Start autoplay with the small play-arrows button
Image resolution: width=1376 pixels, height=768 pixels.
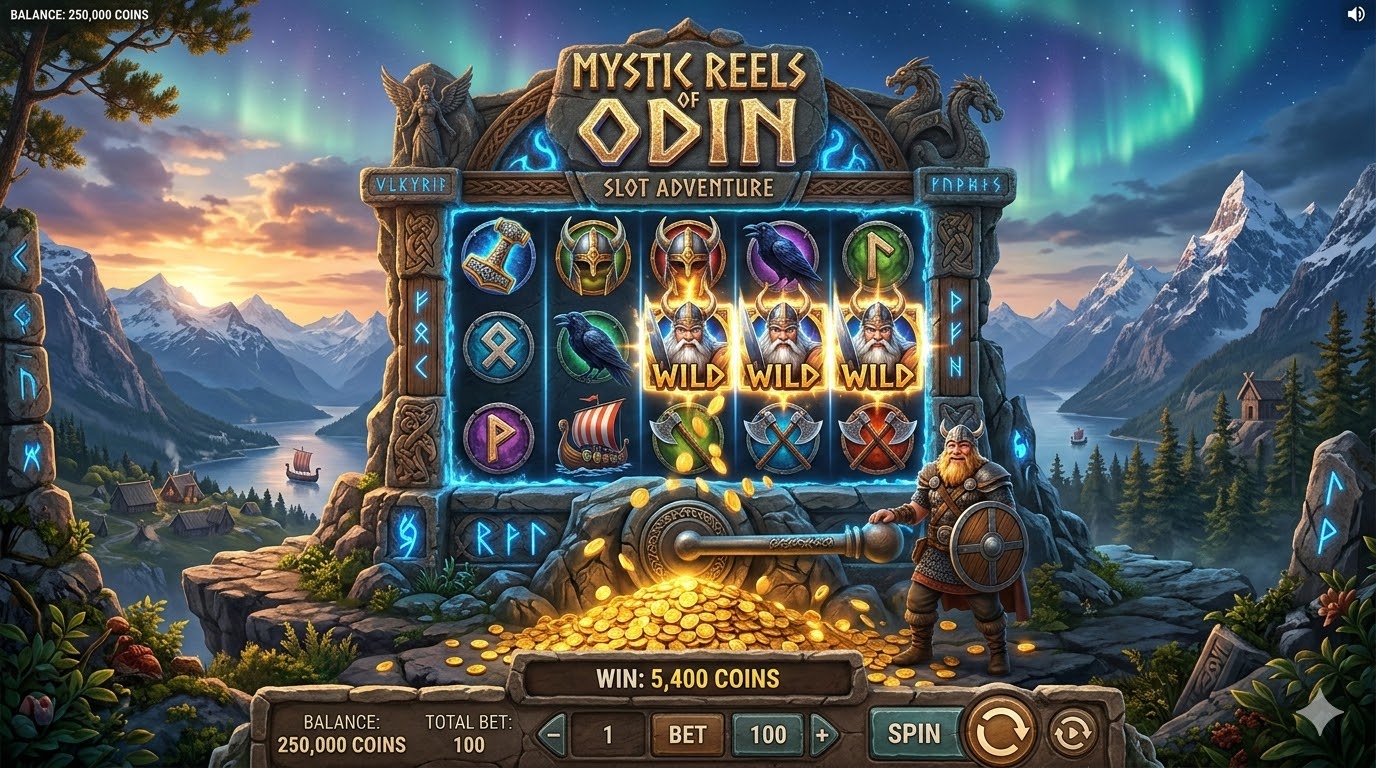(x=1072, y=733)
